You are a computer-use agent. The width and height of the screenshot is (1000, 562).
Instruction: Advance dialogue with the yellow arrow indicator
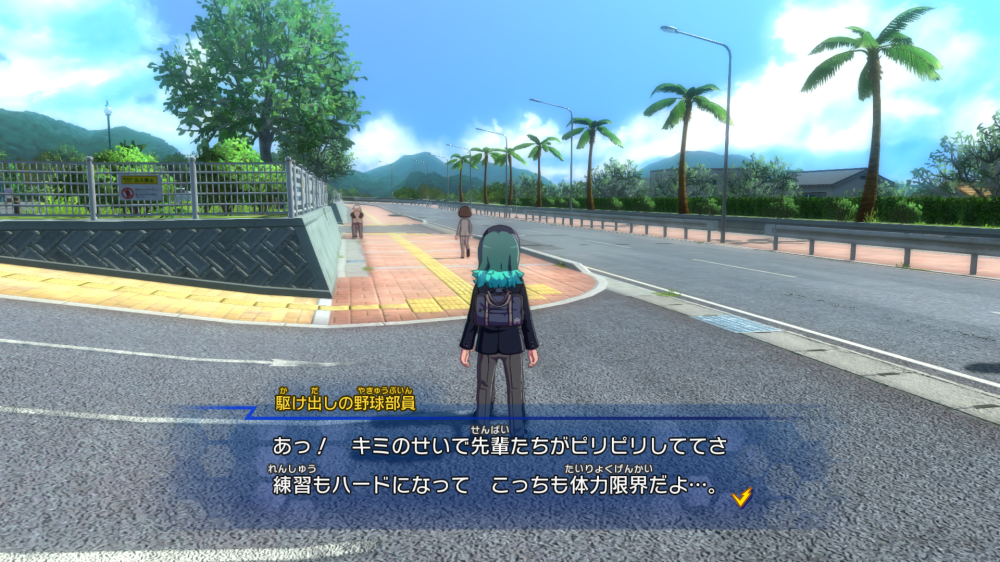(x=741, y=496)
